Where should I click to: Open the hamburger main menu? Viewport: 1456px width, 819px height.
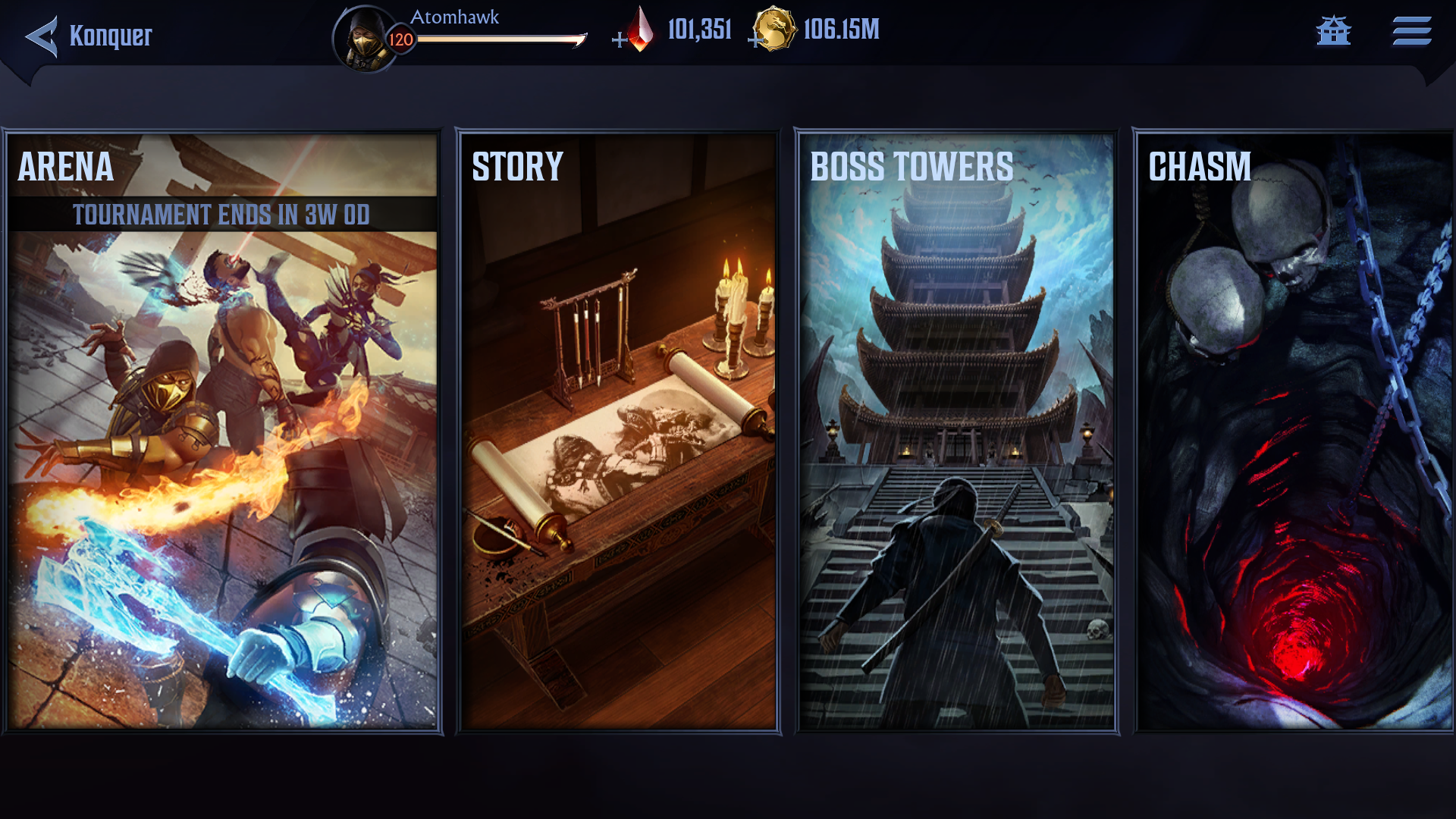[1411, 32]
